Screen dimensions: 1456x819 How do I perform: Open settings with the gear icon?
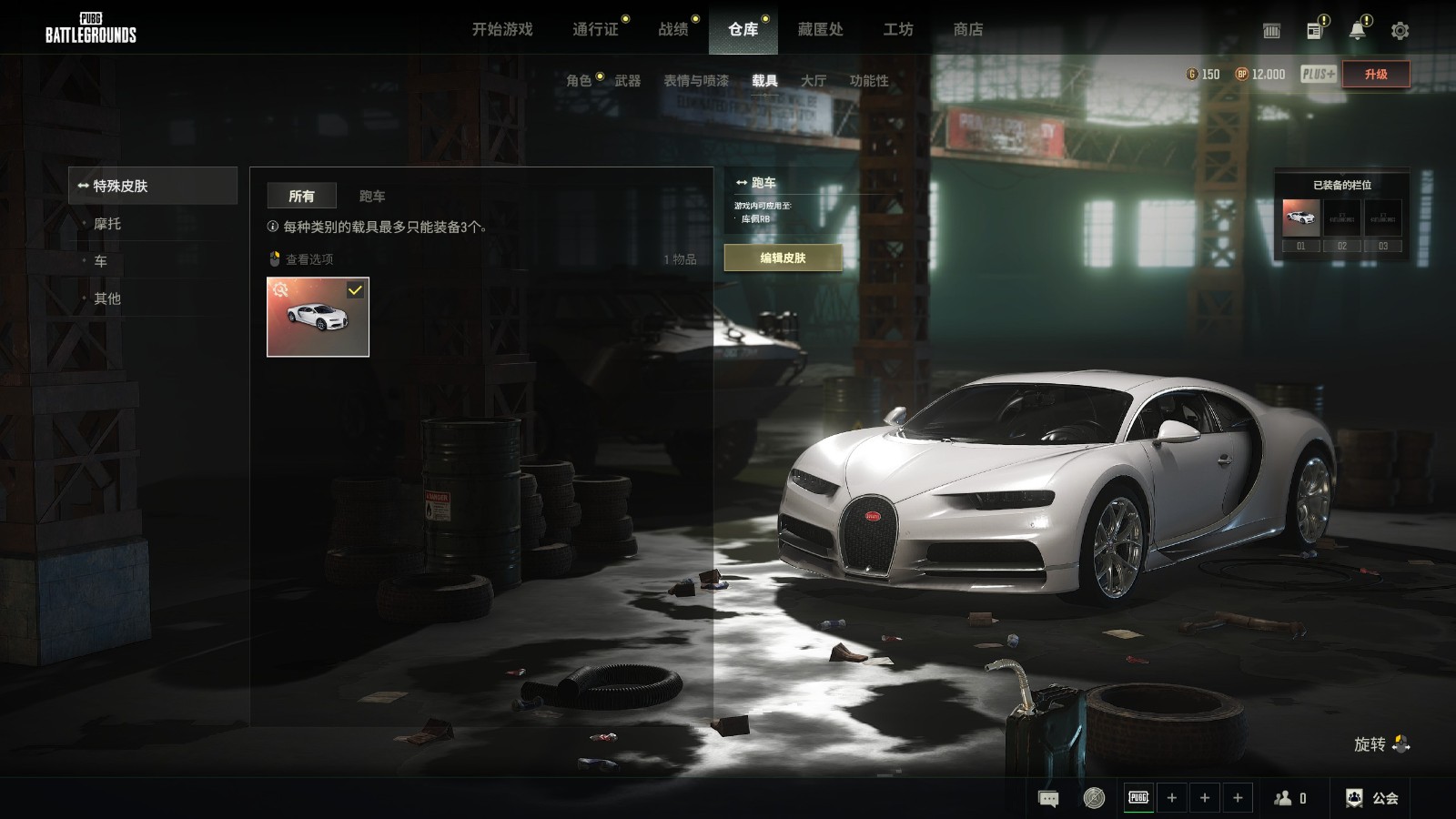tap(1400, 31)
